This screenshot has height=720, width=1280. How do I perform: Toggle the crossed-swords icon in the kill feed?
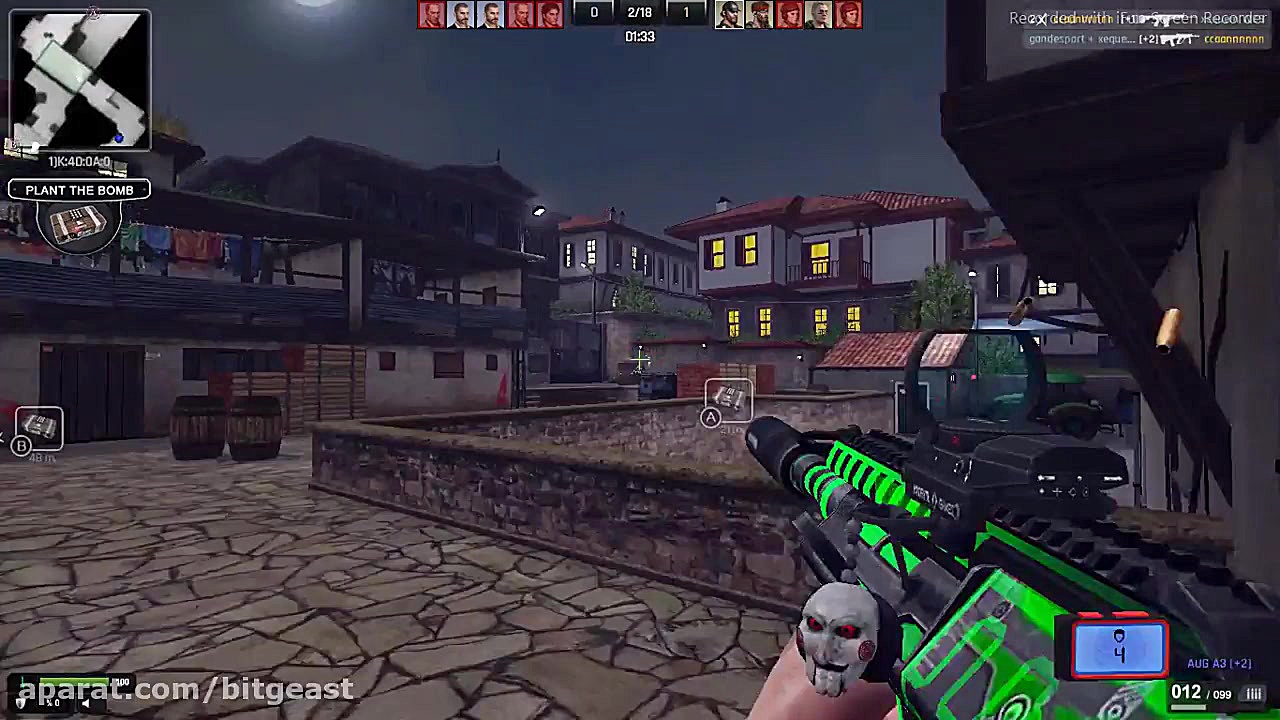click(1041, 18)
